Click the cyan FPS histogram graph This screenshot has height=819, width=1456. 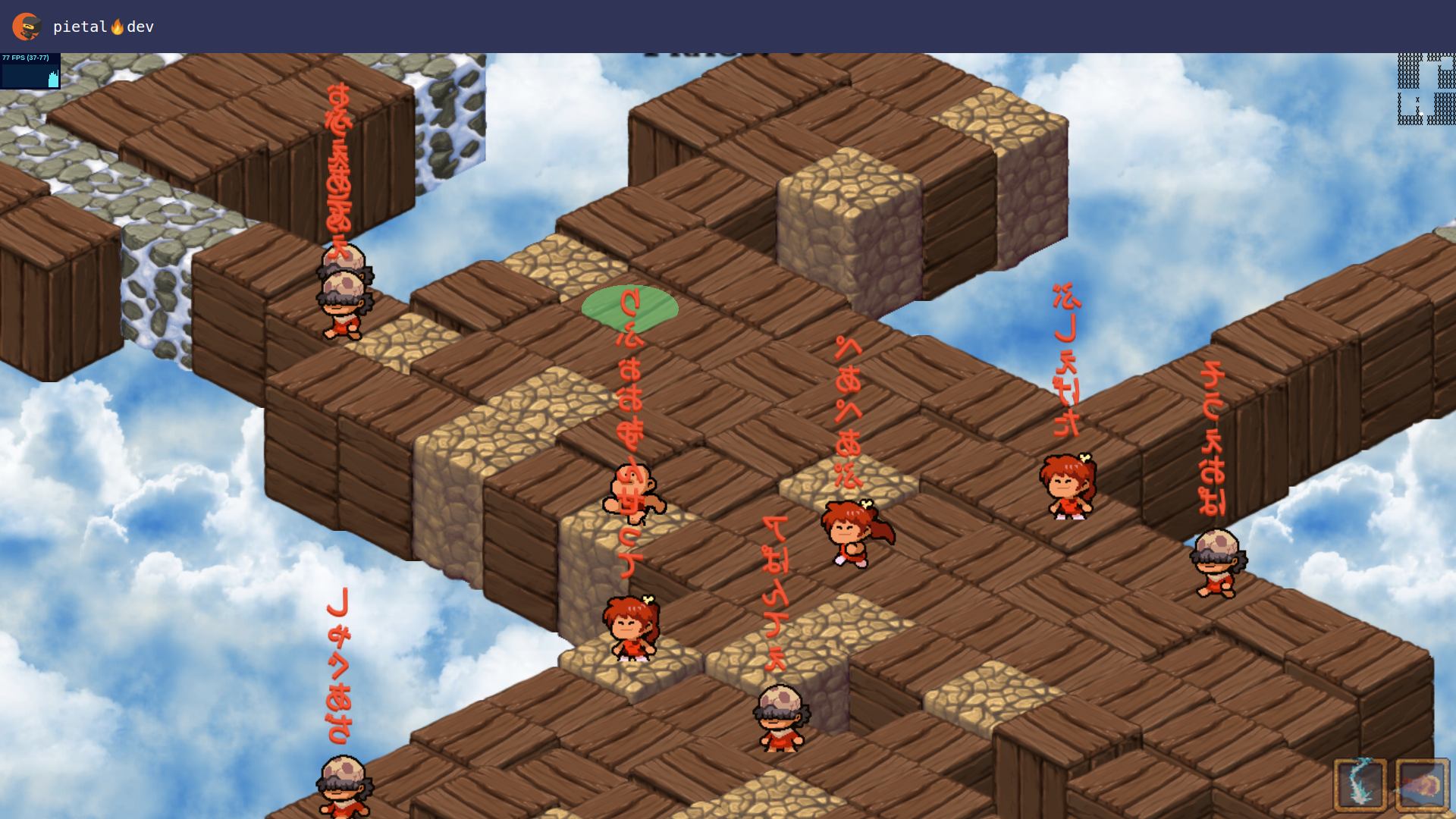pos(30,76)
